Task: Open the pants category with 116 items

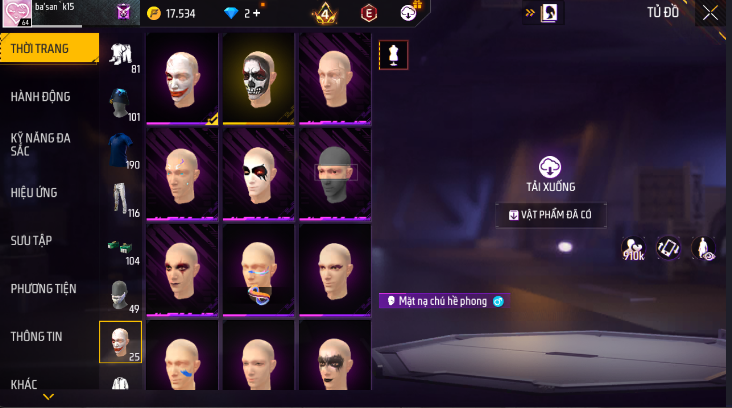Action: click(x=121, y=198)
